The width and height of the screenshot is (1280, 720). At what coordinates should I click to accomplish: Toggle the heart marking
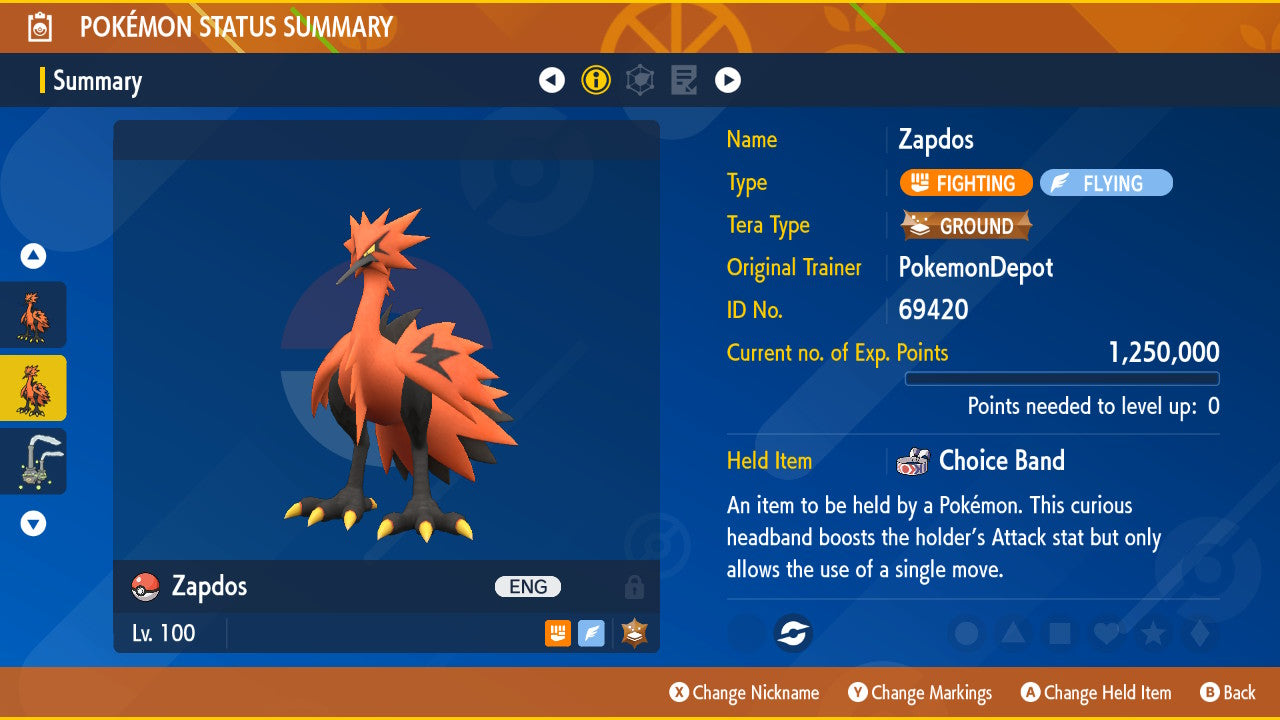1106,633
